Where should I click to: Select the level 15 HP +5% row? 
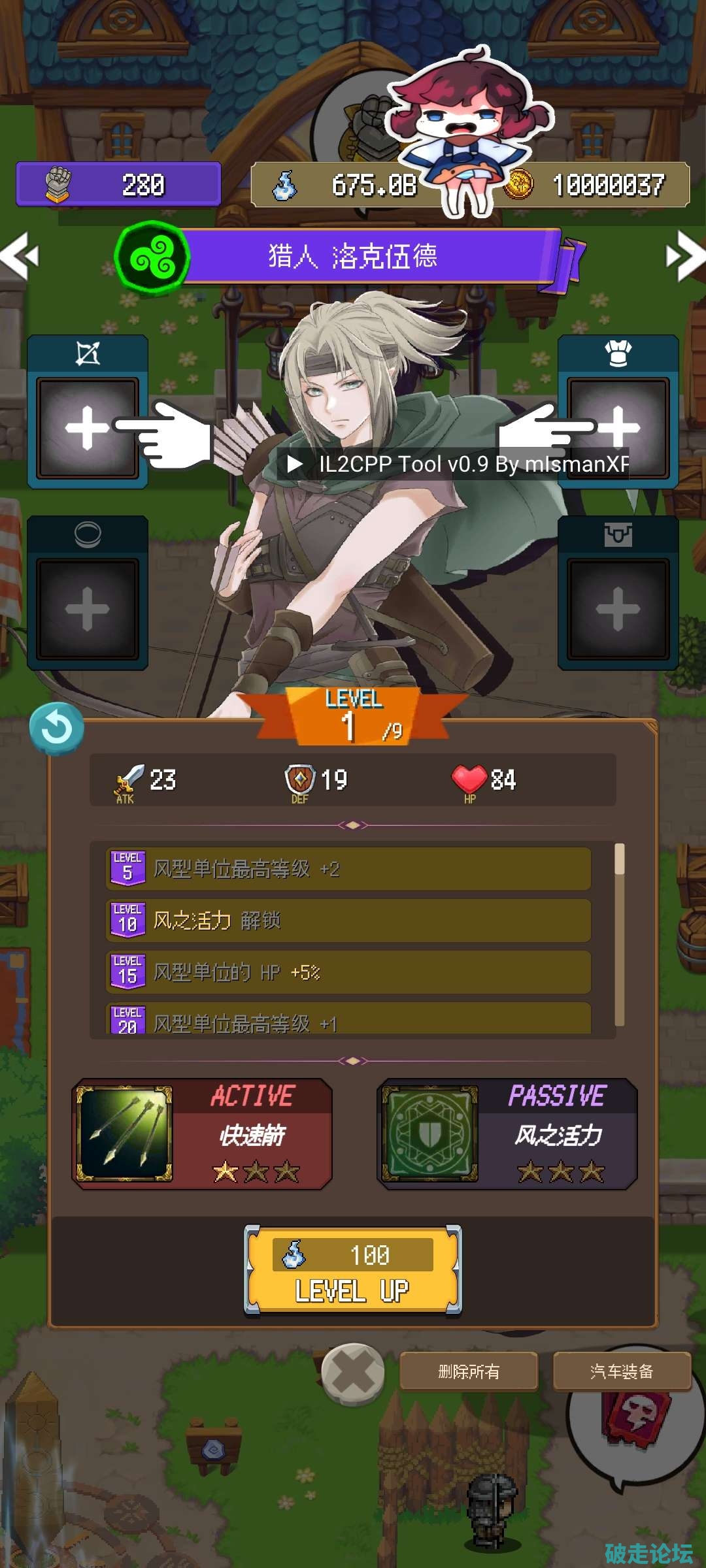pos(348,972)
